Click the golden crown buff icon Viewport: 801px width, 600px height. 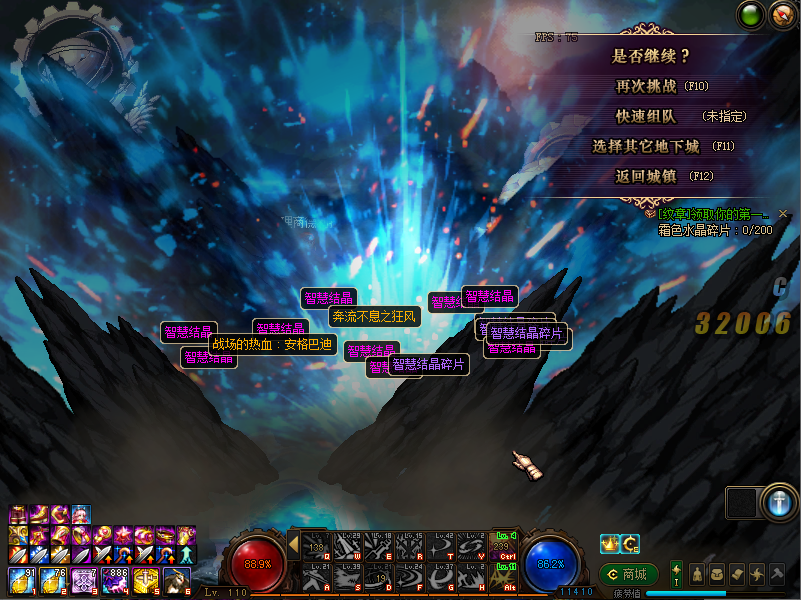pos(609,544)
